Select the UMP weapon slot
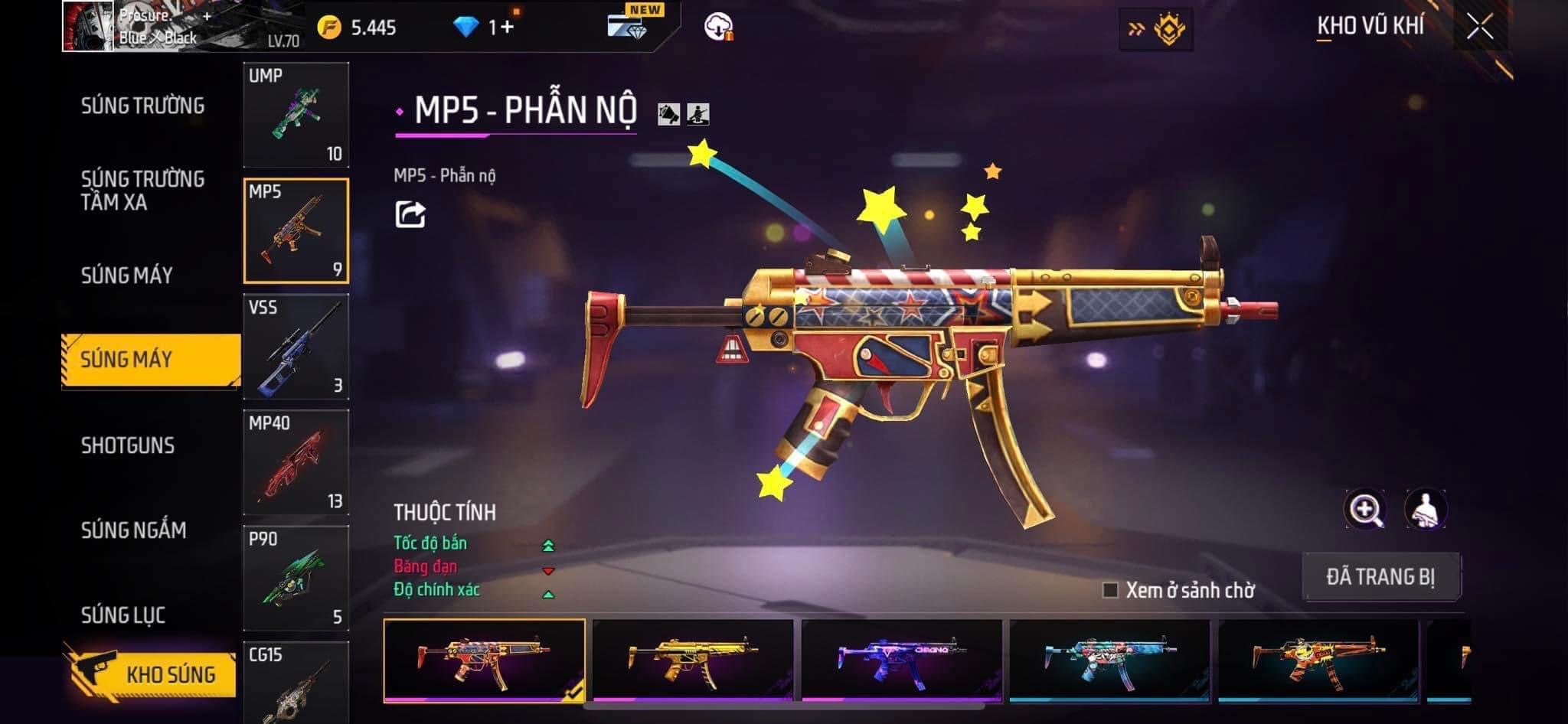Screen dimensions: 1568x724 296,115
